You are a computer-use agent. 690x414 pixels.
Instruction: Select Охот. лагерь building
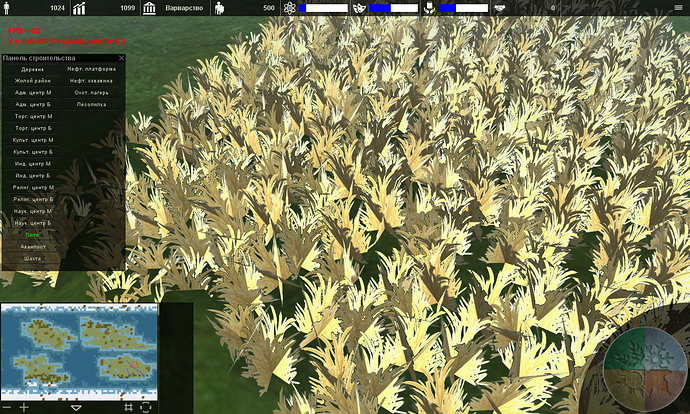tap(91, 92)
